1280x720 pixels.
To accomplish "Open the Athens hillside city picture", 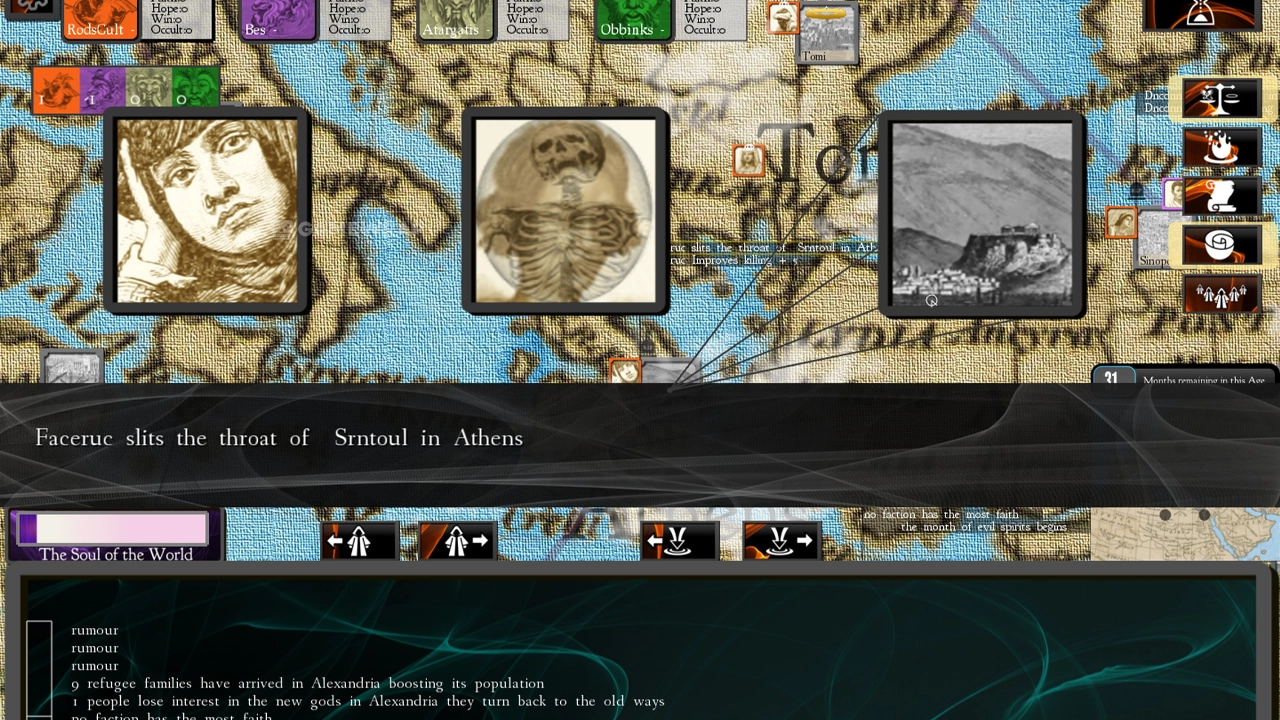I will 981,214.
